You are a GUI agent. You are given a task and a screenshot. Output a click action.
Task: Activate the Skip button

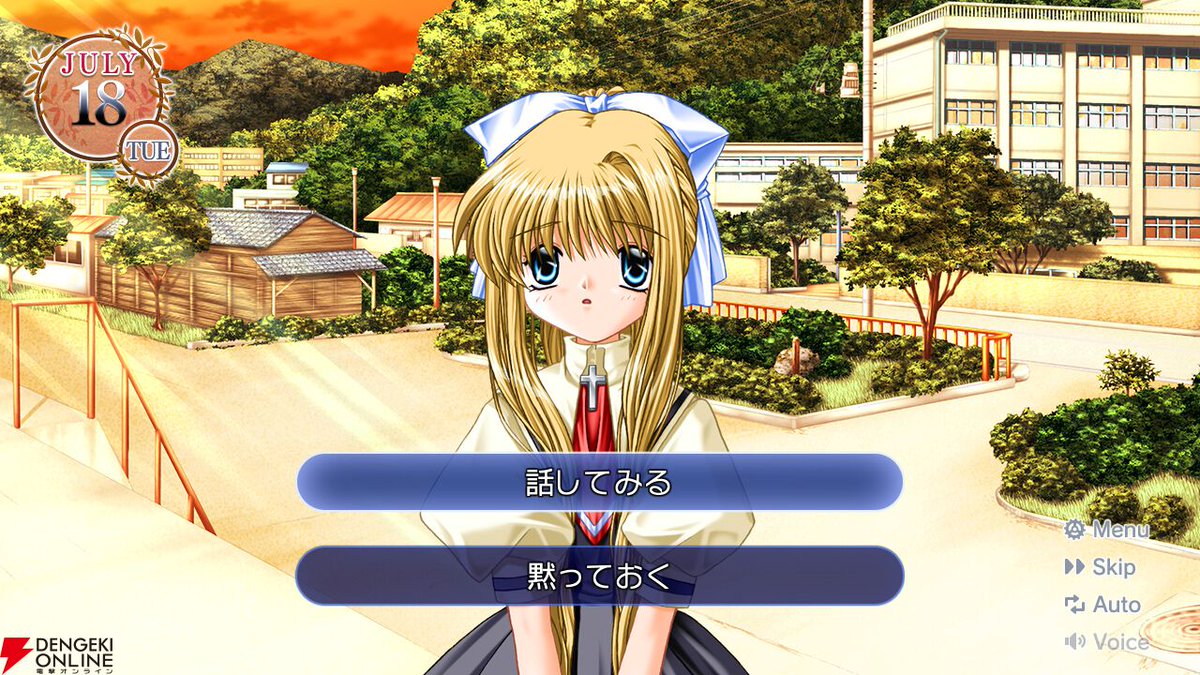click(x=1101, y=567)
